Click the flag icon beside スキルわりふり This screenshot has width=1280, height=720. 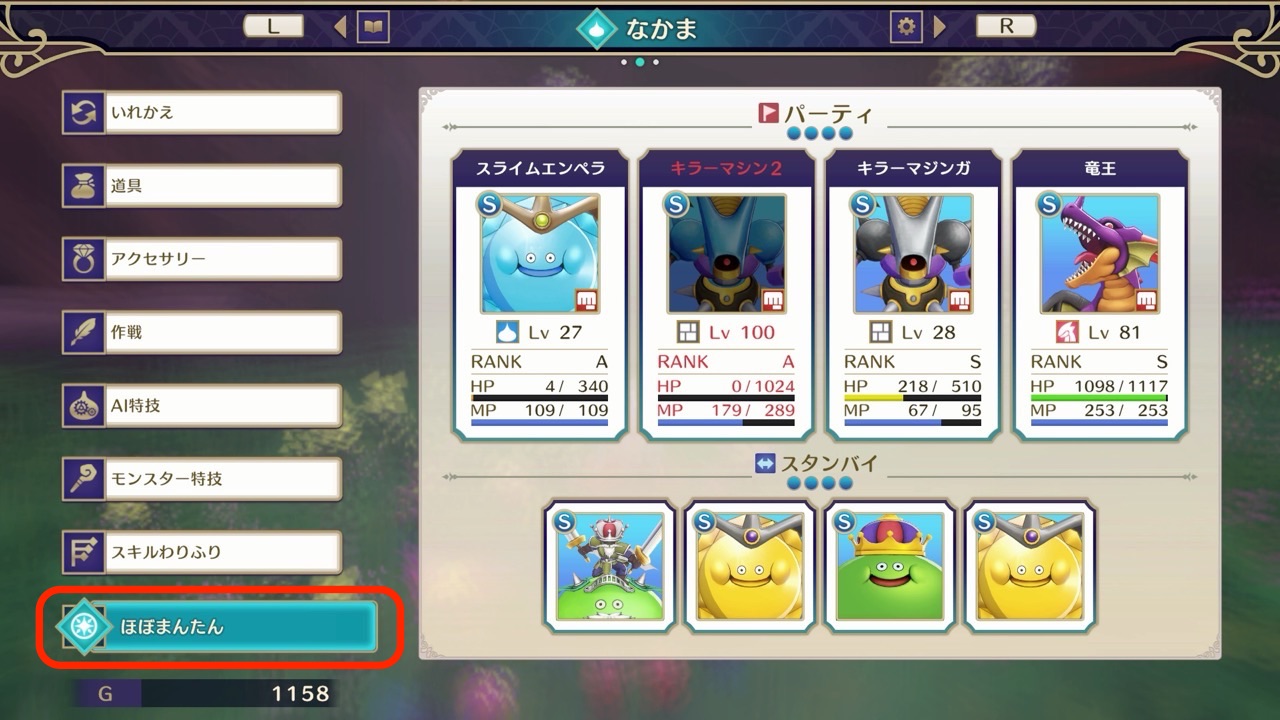[x=85, y=551]
